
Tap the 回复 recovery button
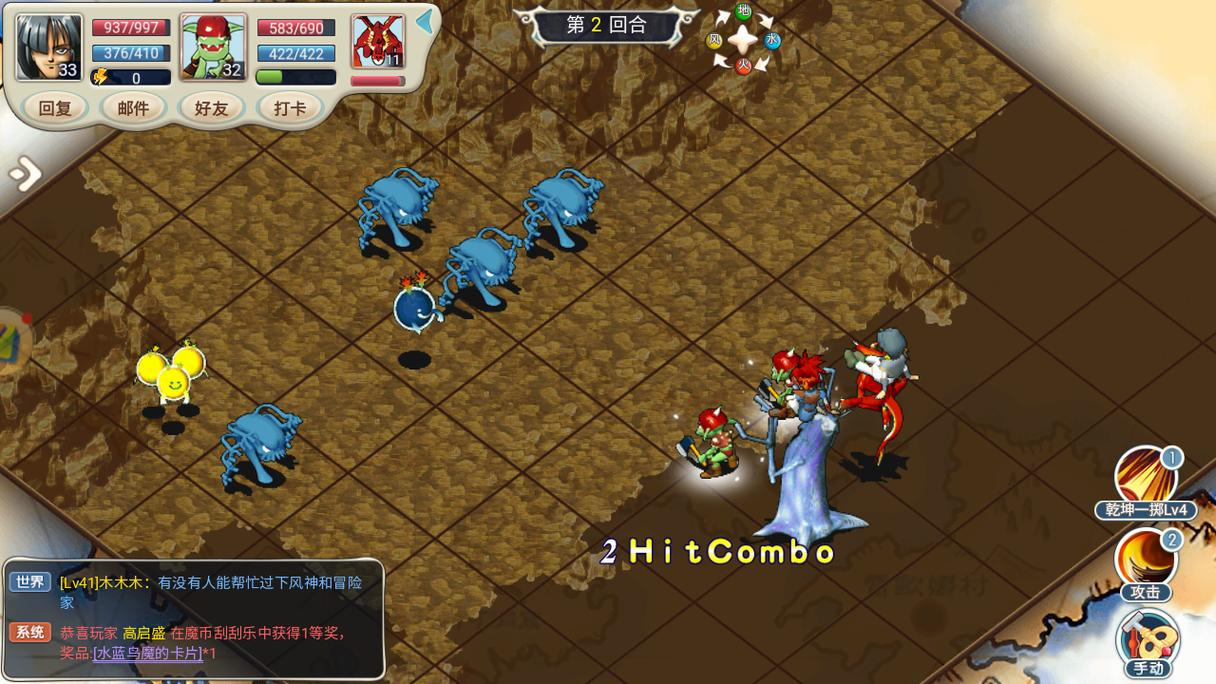point(55,108)
